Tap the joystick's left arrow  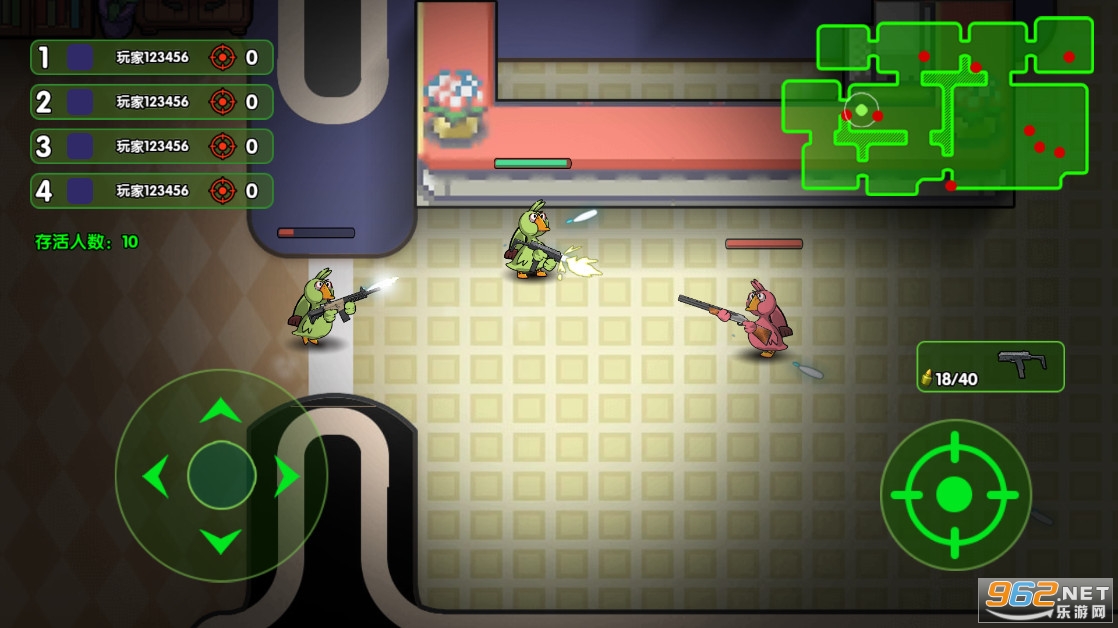156,476
